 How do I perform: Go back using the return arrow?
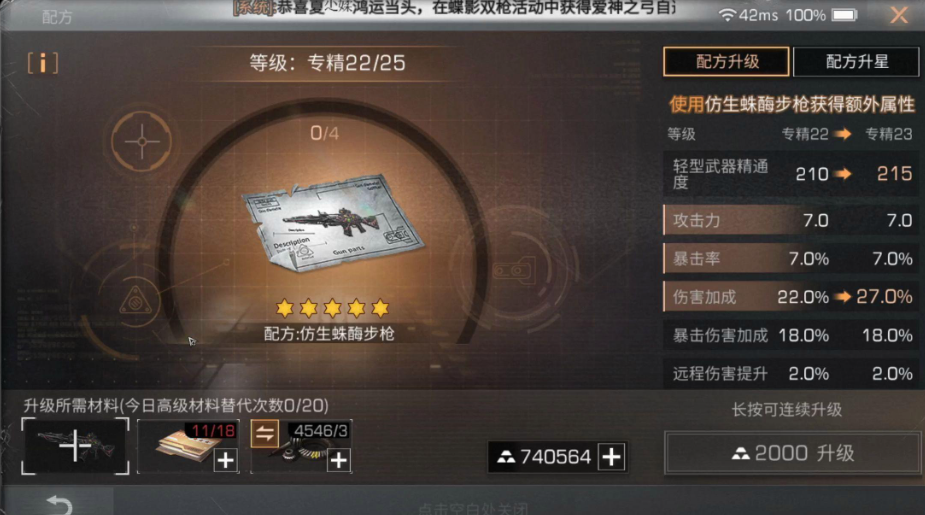(x=59, y=505)
